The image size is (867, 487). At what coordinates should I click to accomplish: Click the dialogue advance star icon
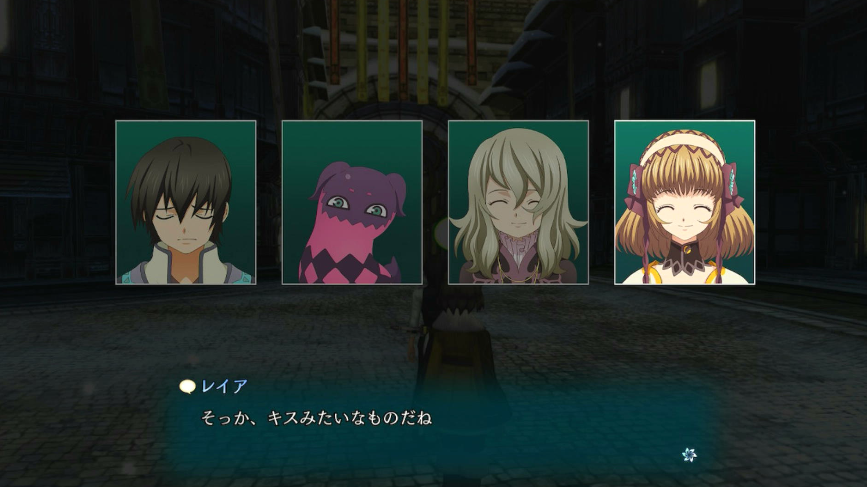(688, 455)
